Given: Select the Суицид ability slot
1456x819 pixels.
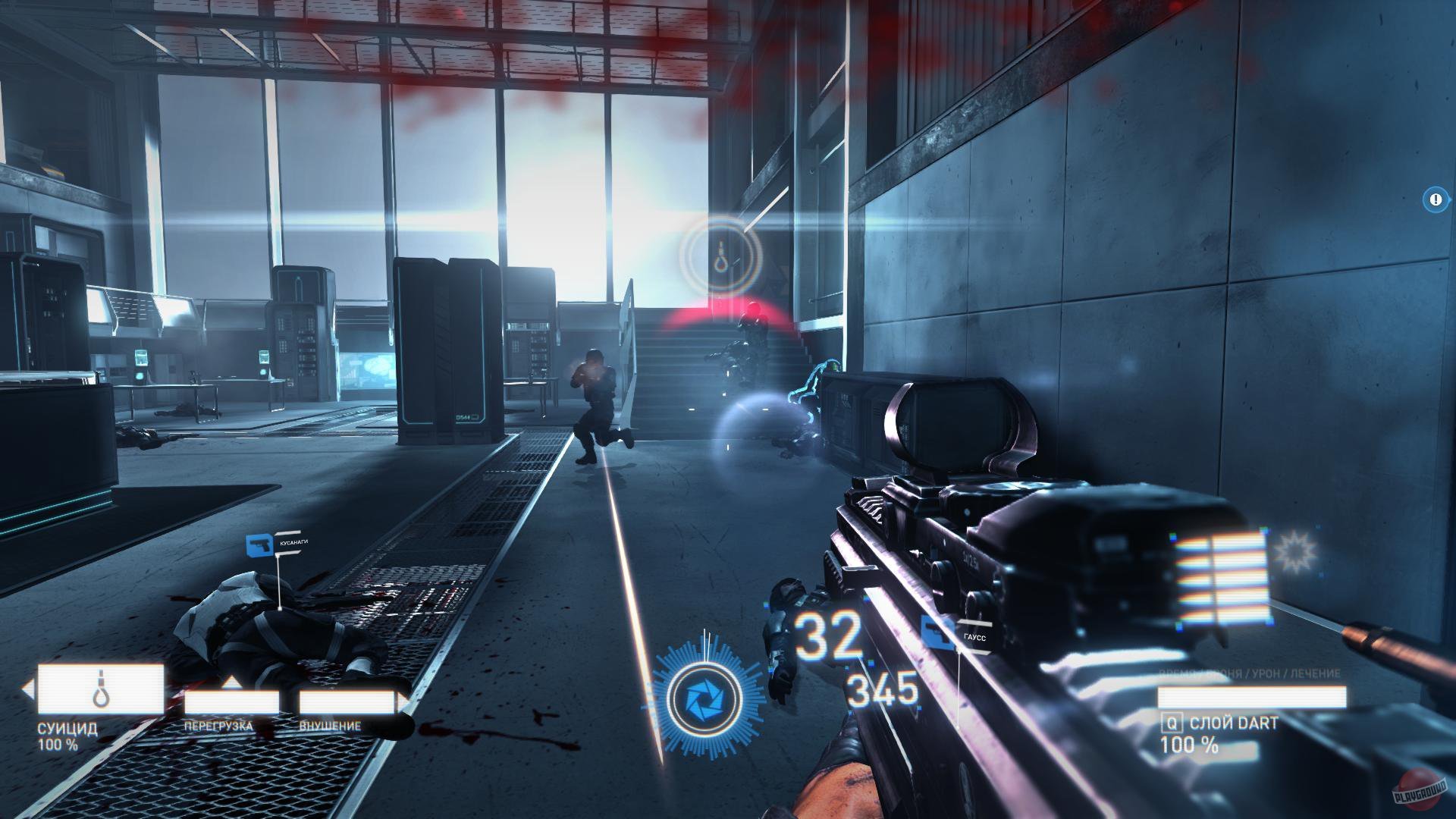Looking at the screenshot, I should [x=101, y=689].
